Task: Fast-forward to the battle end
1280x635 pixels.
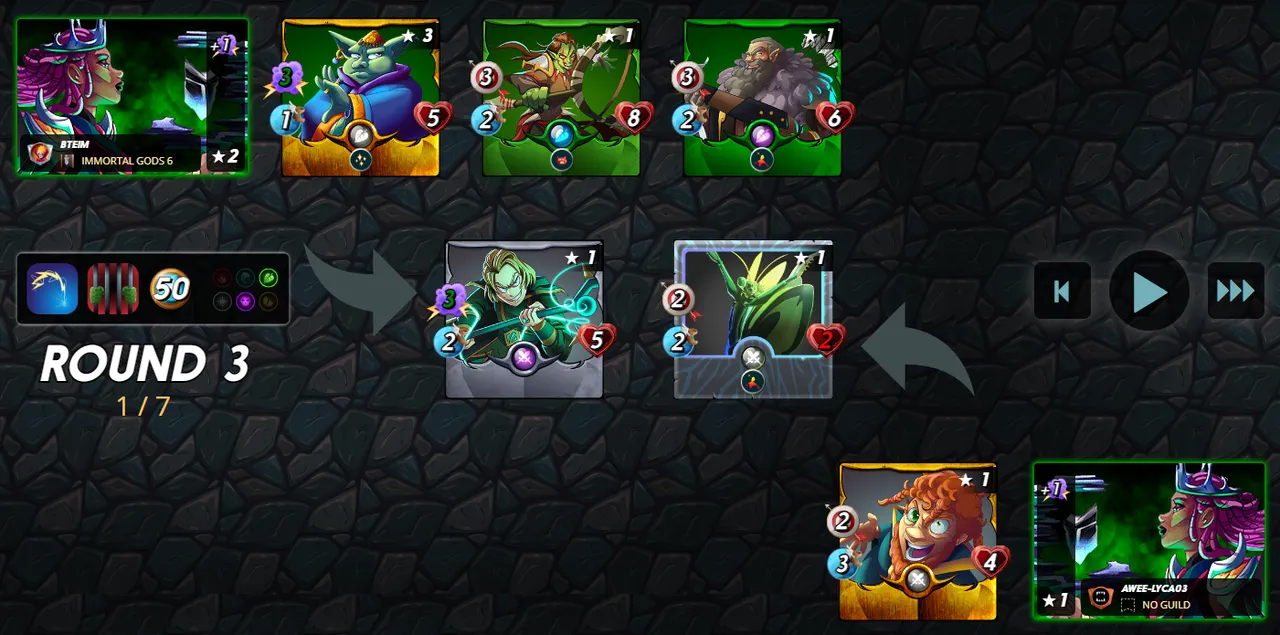Action: pyautogui.click(x=1235, y=291)
